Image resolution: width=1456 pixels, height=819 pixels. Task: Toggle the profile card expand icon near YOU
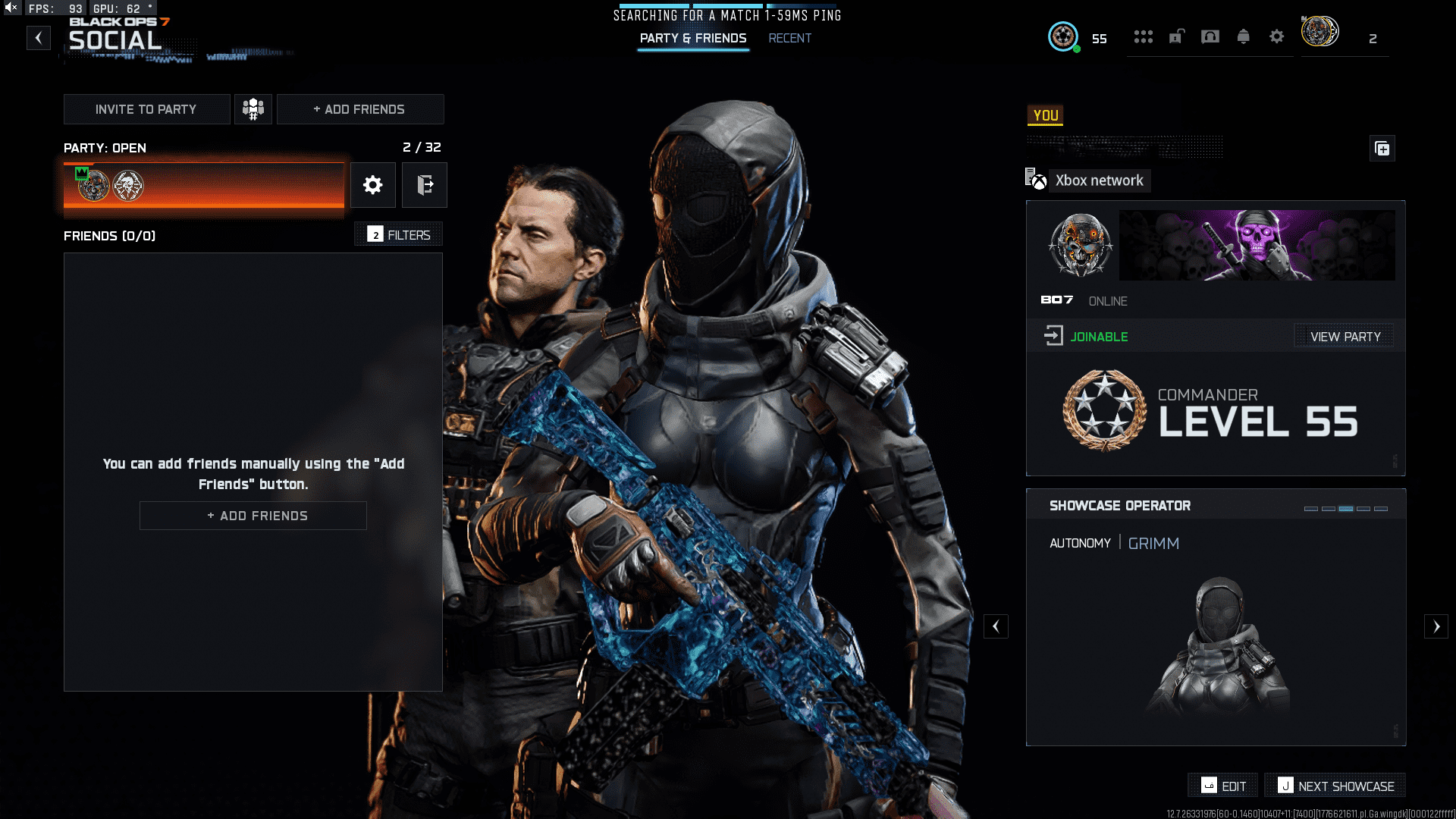coord(1382,149)
